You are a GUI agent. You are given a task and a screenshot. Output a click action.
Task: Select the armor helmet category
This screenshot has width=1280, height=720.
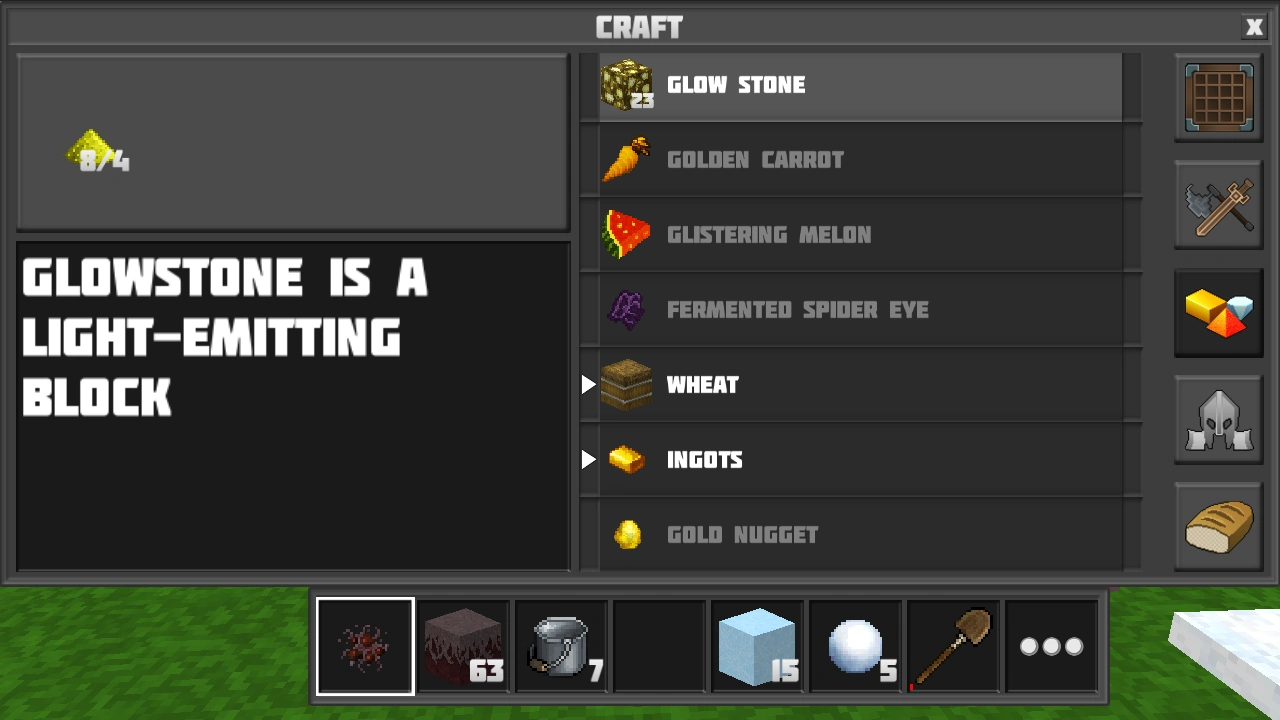(1218, 420)
